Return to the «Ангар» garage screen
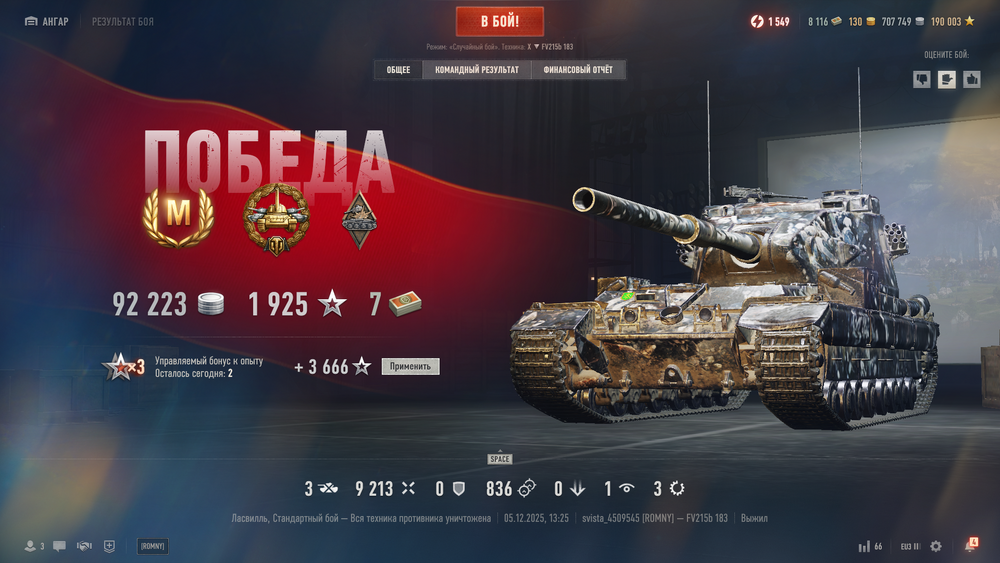The height and width of the screenshot is (563, 1000). coord(47,21)
